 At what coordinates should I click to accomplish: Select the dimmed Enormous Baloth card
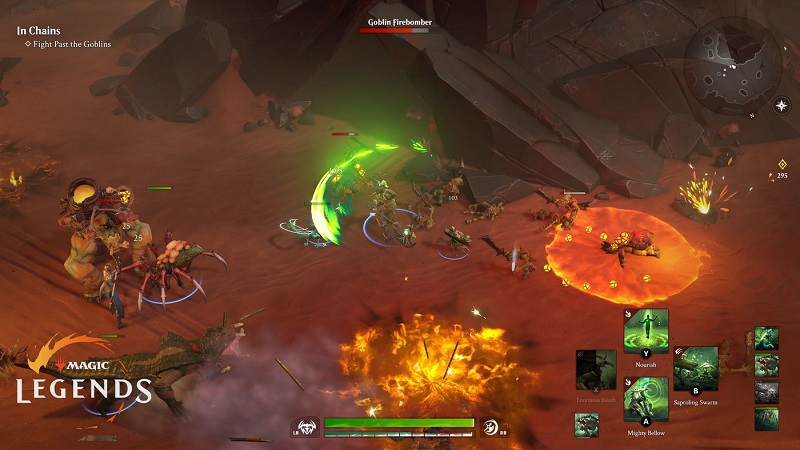596,370
